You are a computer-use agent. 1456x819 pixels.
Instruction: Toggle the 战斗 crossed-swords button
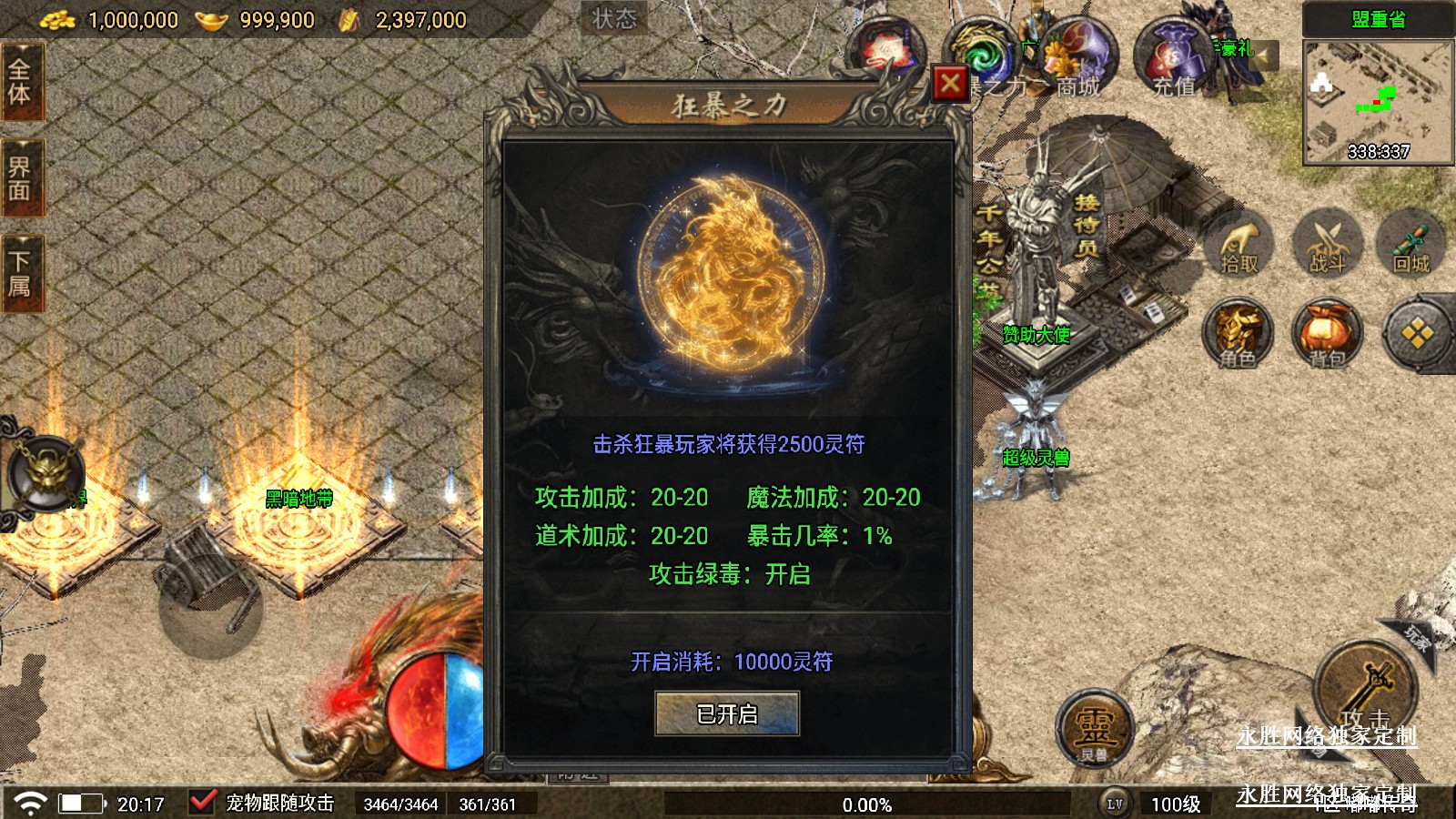tap(1327, 244)
